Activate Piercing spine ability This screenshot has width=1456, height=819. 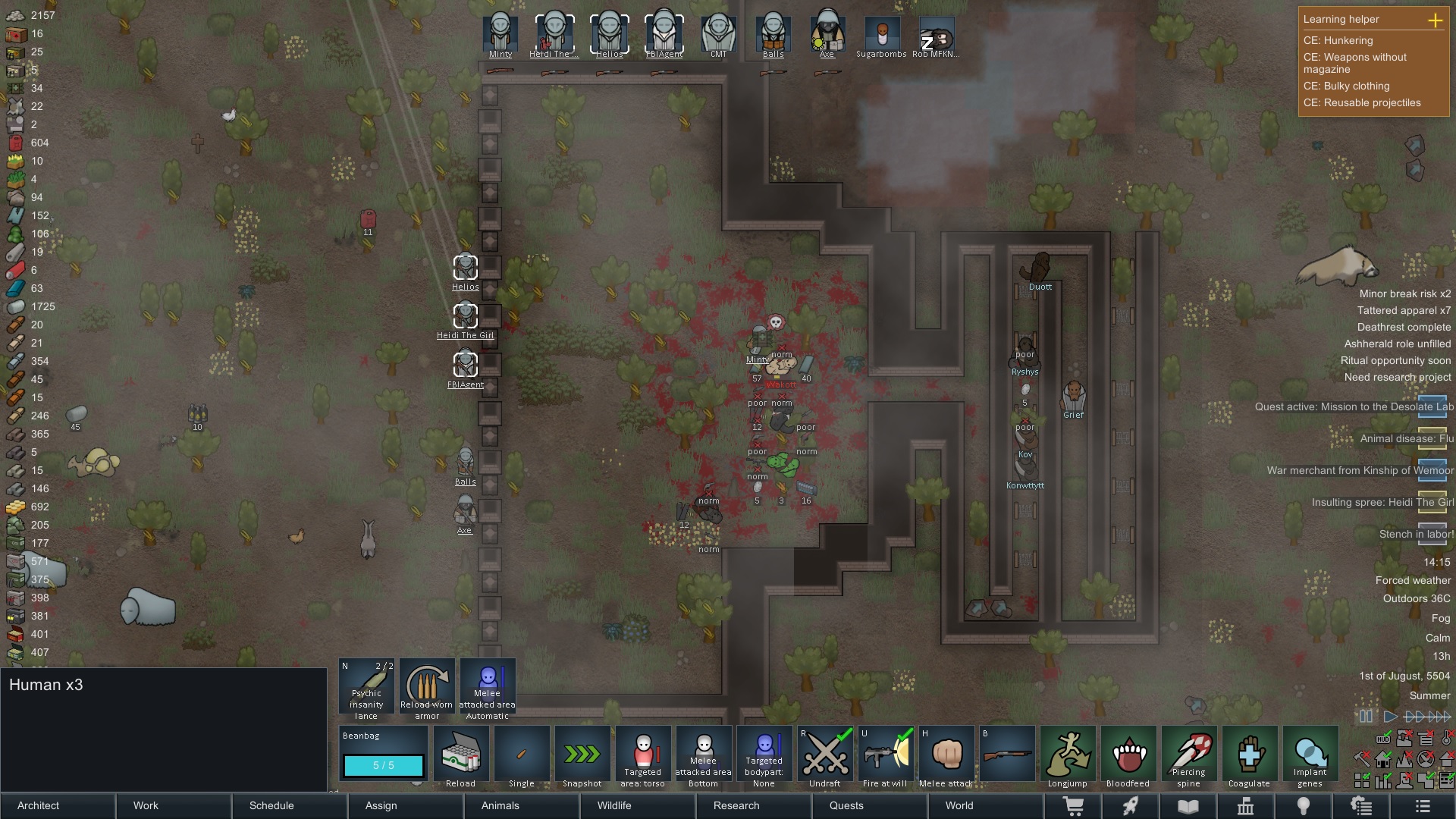point(1188,757)
